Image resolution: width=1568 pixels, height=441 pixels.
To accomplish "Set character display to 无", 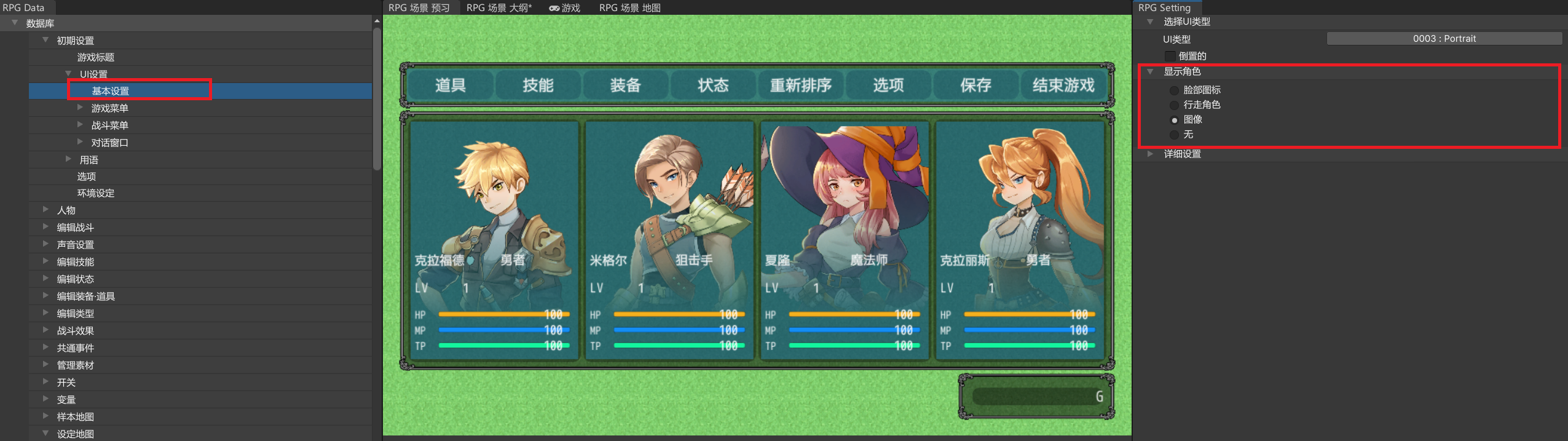I will click(x=1174, y=135).
